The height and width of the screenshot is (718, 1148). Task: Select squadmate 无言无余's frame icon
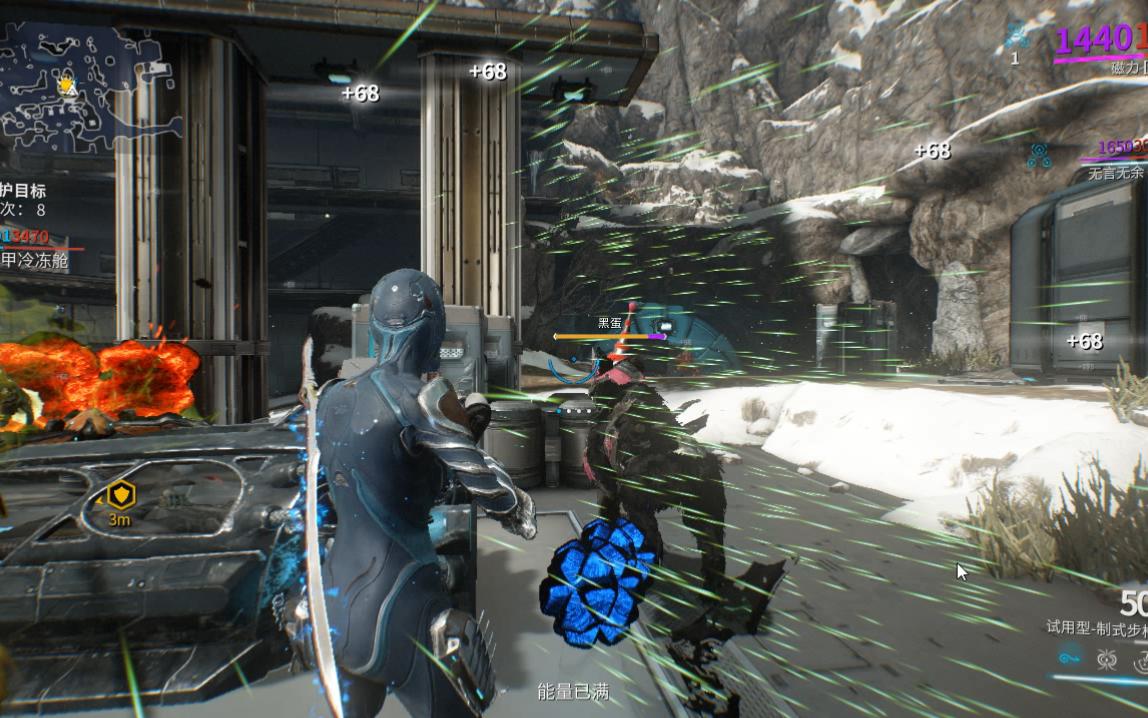pyautogui.click(x=1038, y=155)
